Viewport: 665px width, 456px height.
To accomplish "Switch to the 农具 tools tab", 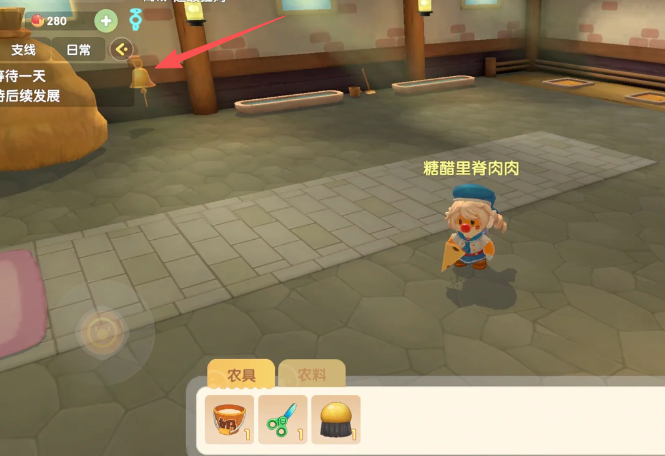I will pyautogui.click(x=241, y=375).
